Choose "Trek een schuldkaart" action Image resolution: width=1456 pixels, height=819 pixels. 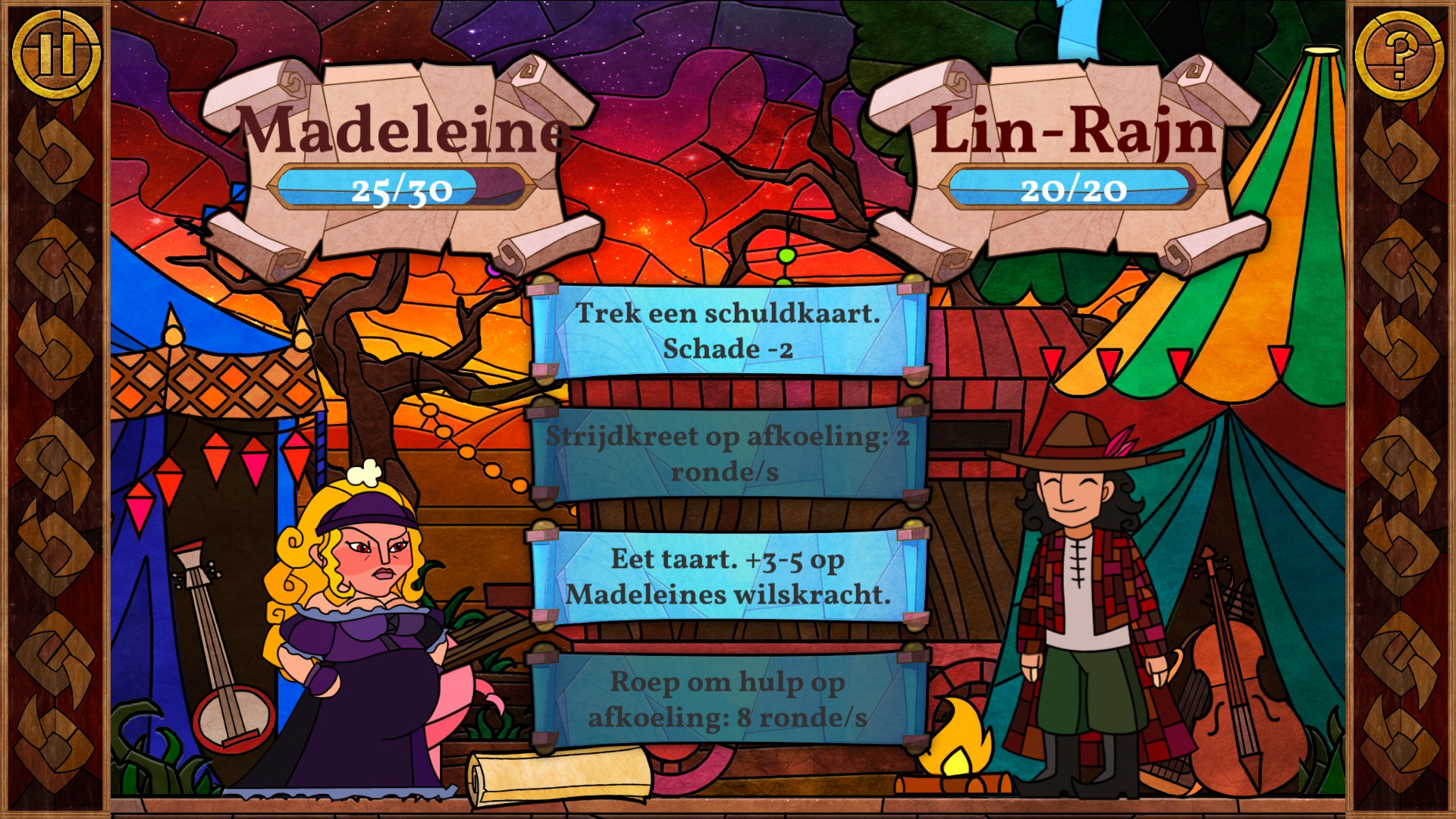728,331
